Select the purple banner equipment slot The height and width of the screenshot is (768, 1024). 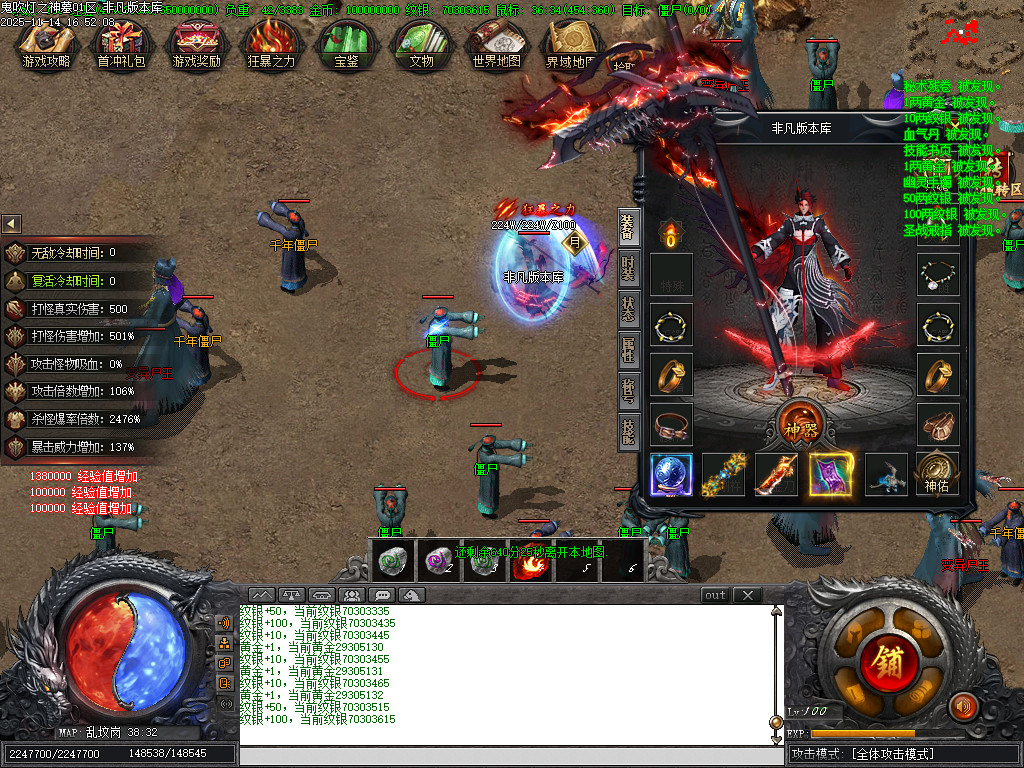(x=830, y=474)
